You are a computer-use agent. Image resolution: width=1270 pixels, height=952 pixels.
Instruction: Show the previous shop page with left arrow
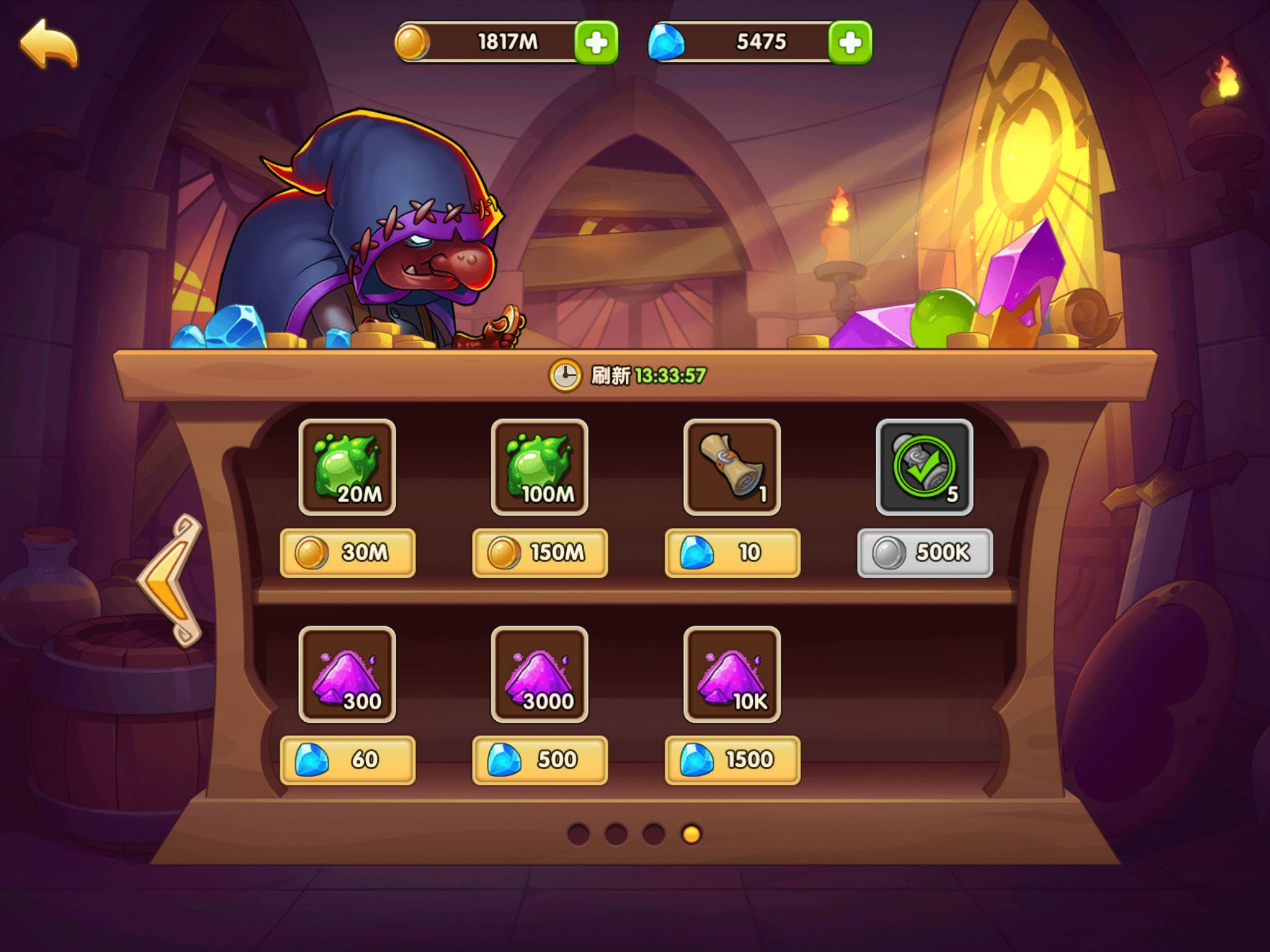pyautogui.click(x=171, y=580)
